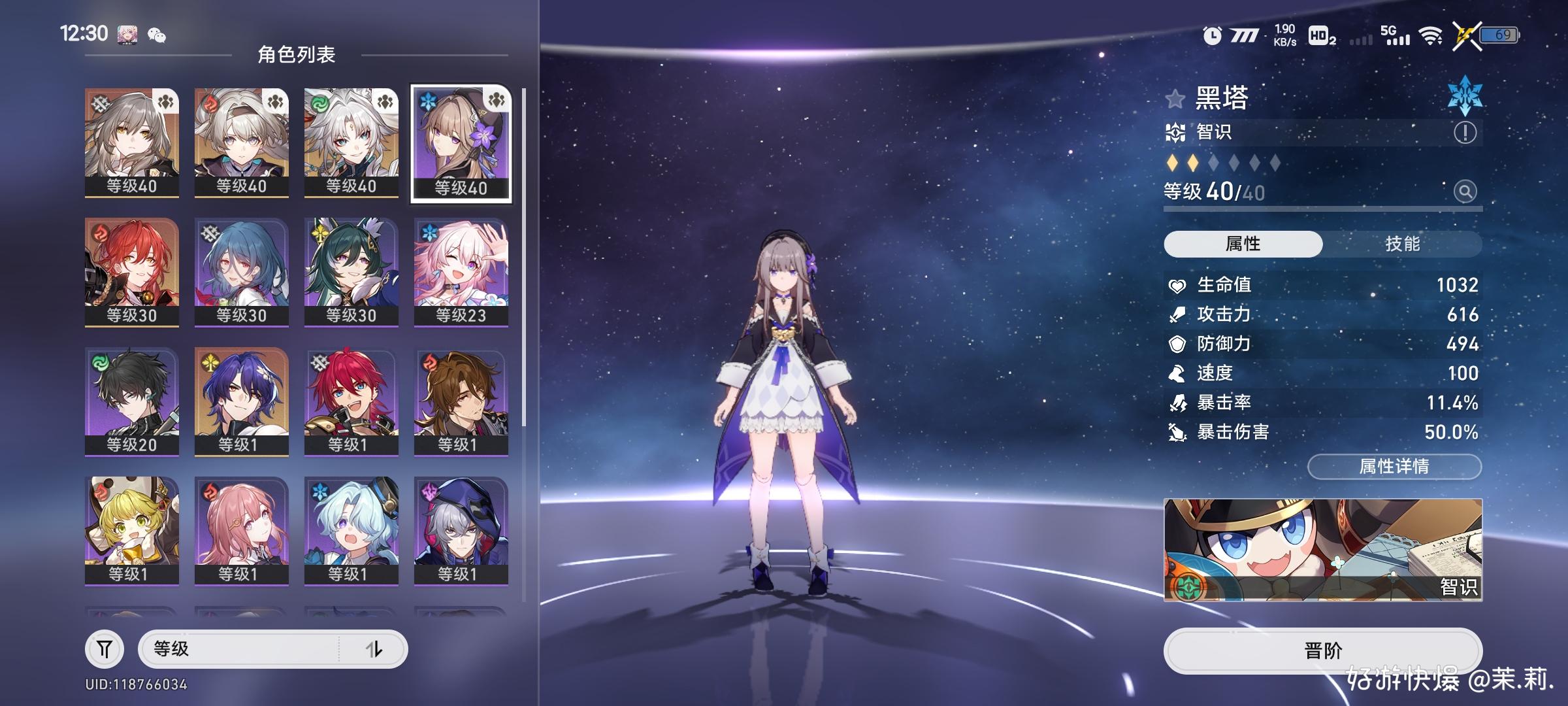Toggle the sort order arrows
Viewport: 1568px width, 706px height.
tap(374, 649)
